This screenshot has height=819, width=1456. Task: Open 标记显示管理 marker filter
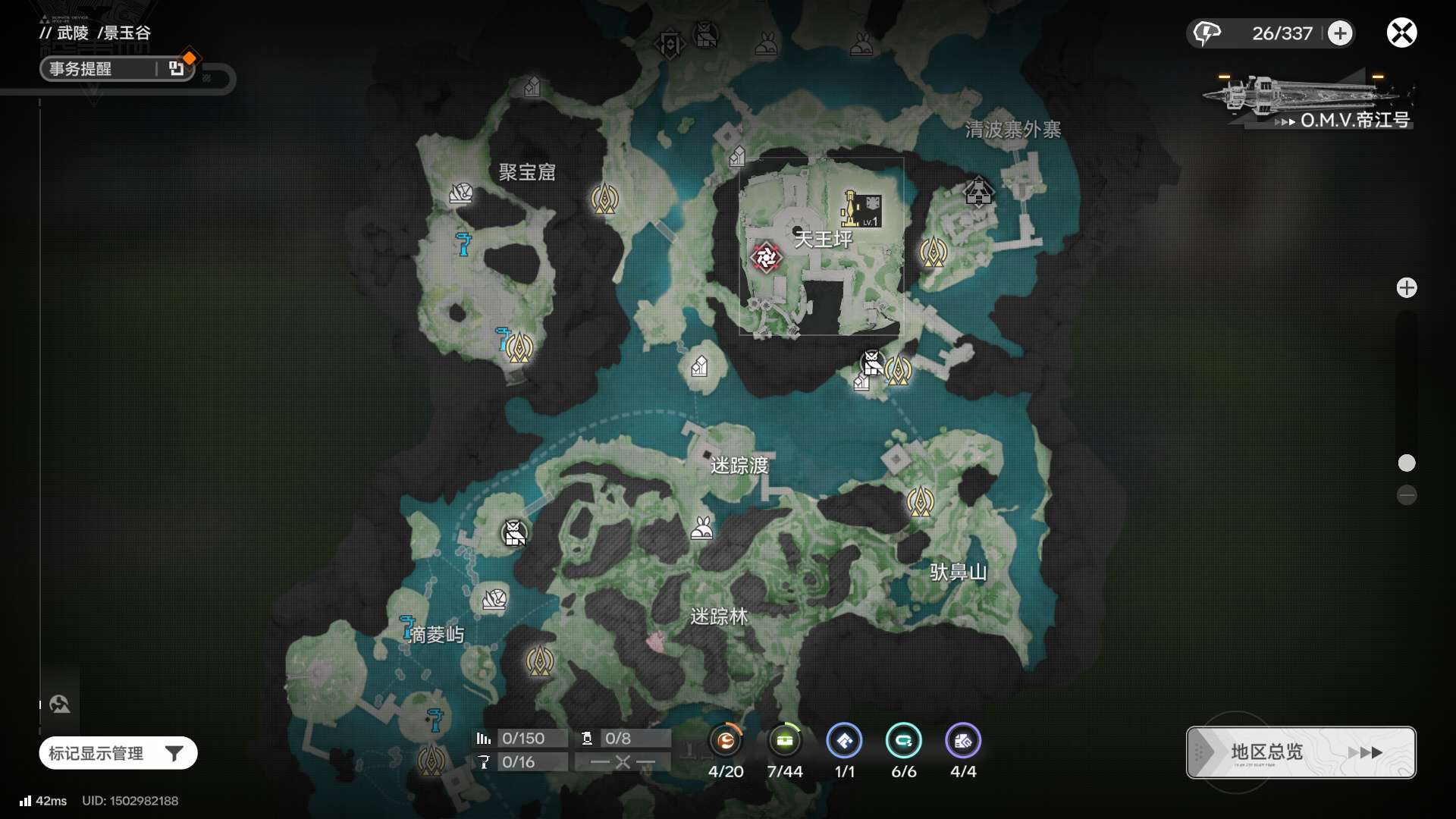tap(118, 753)
